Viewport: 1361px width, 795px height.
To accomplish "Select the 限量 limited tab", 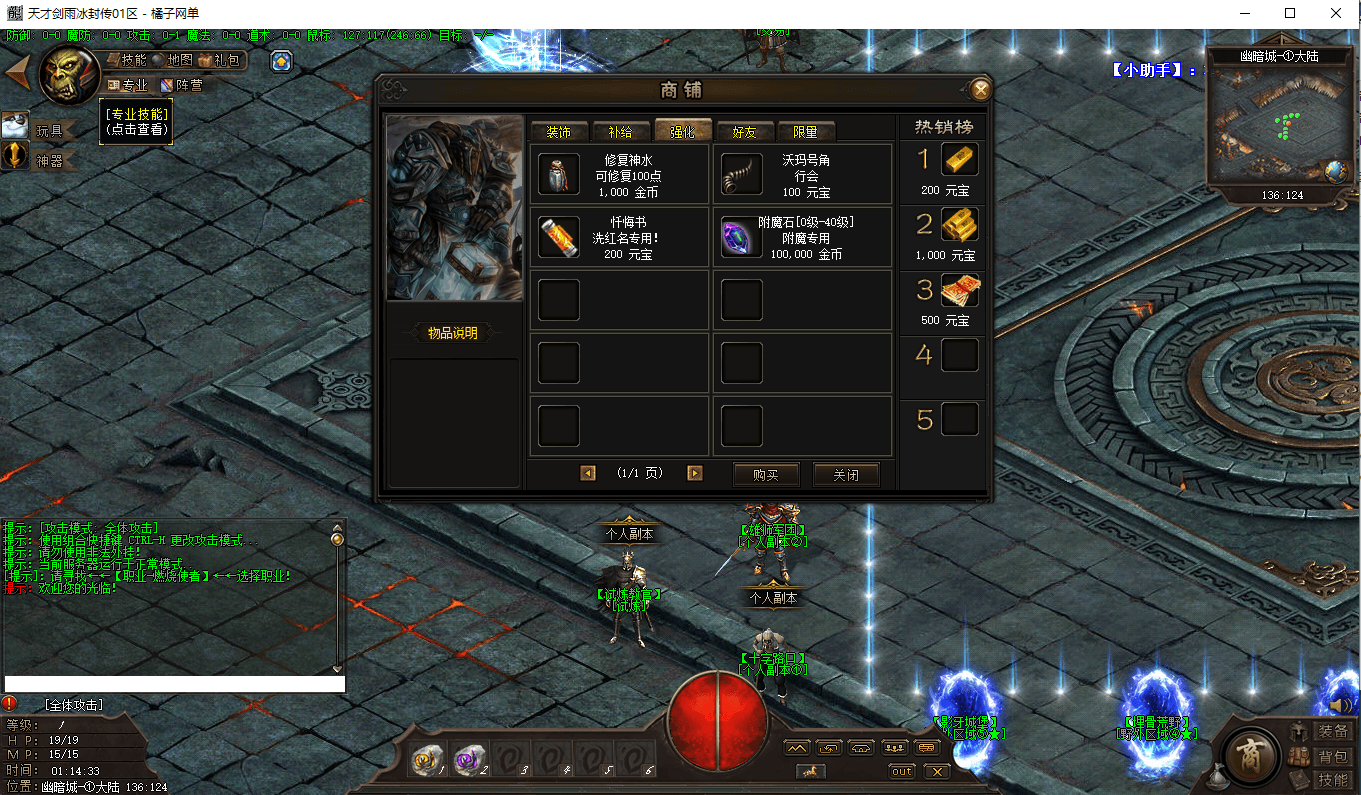I will (805, 132).
